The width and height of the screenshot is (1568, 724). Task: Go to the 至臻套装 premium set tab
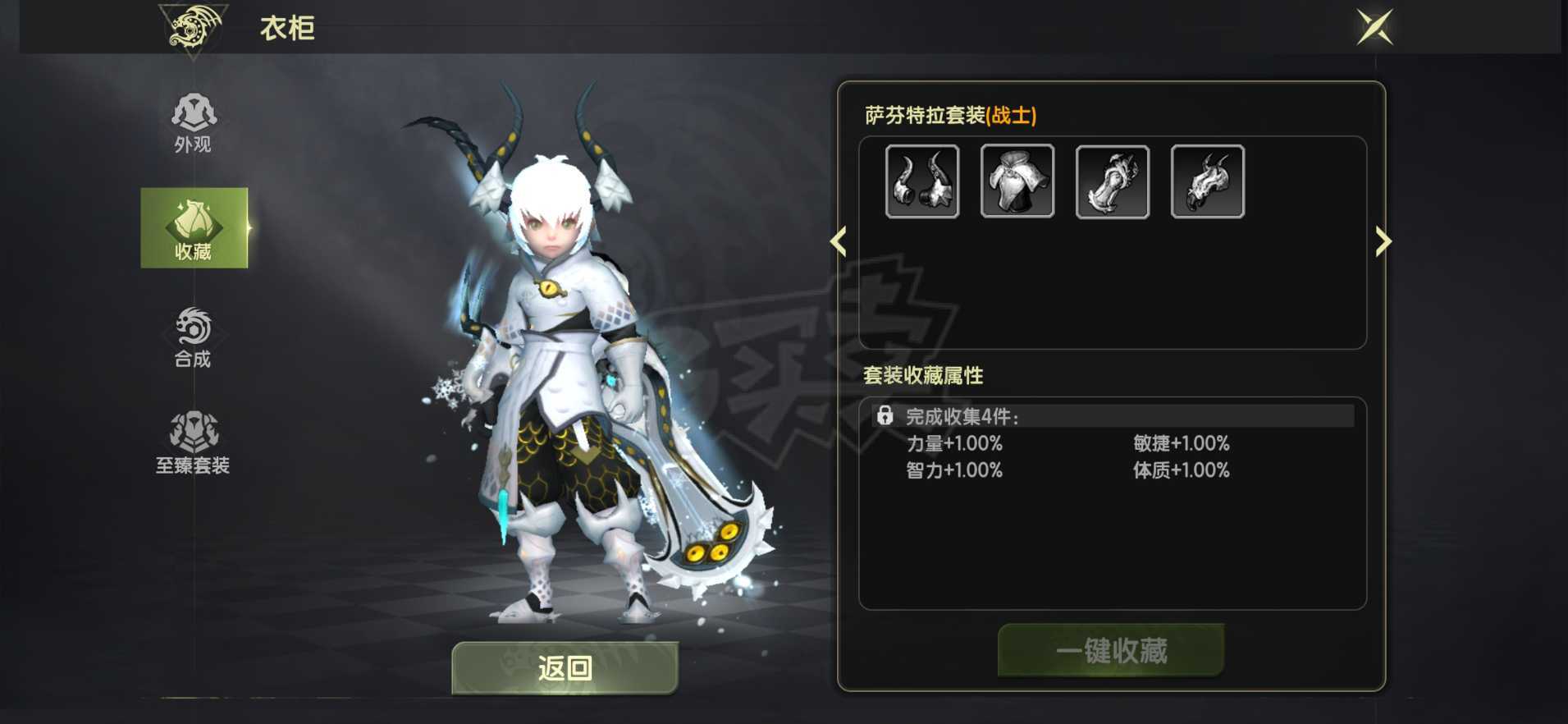(193, 443)
